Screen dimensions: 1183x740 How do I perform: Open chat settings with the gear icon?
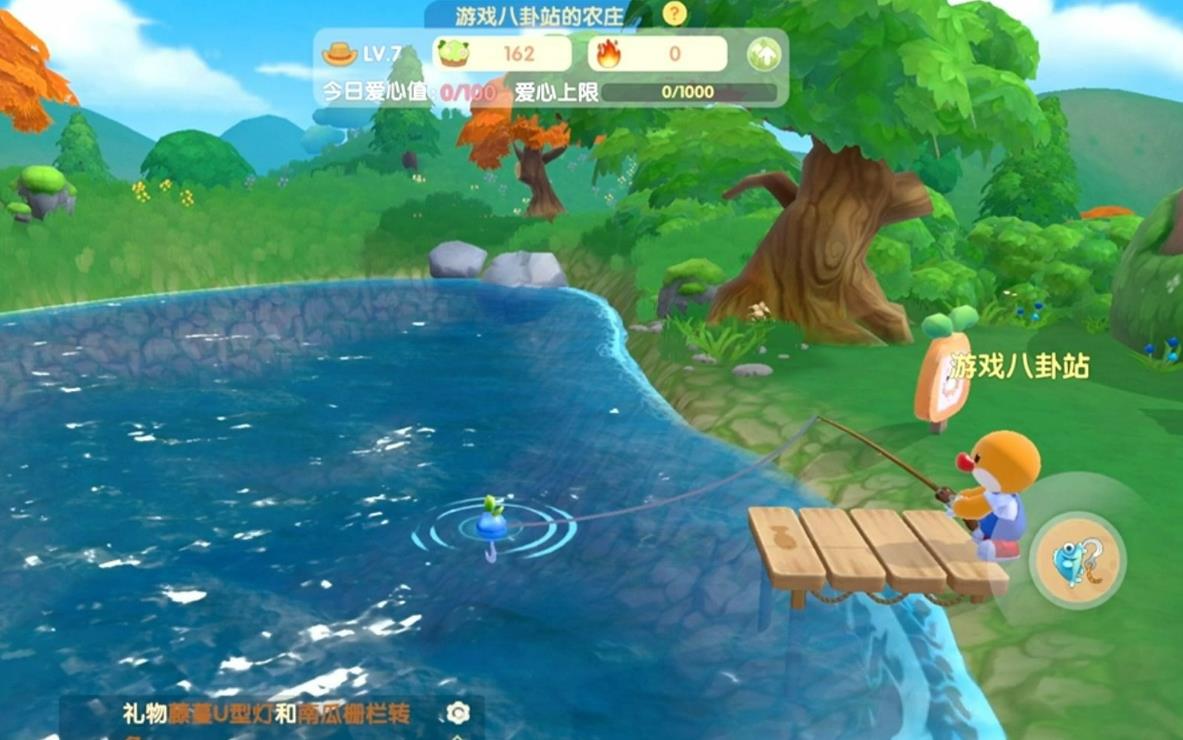tap(458, 713)
